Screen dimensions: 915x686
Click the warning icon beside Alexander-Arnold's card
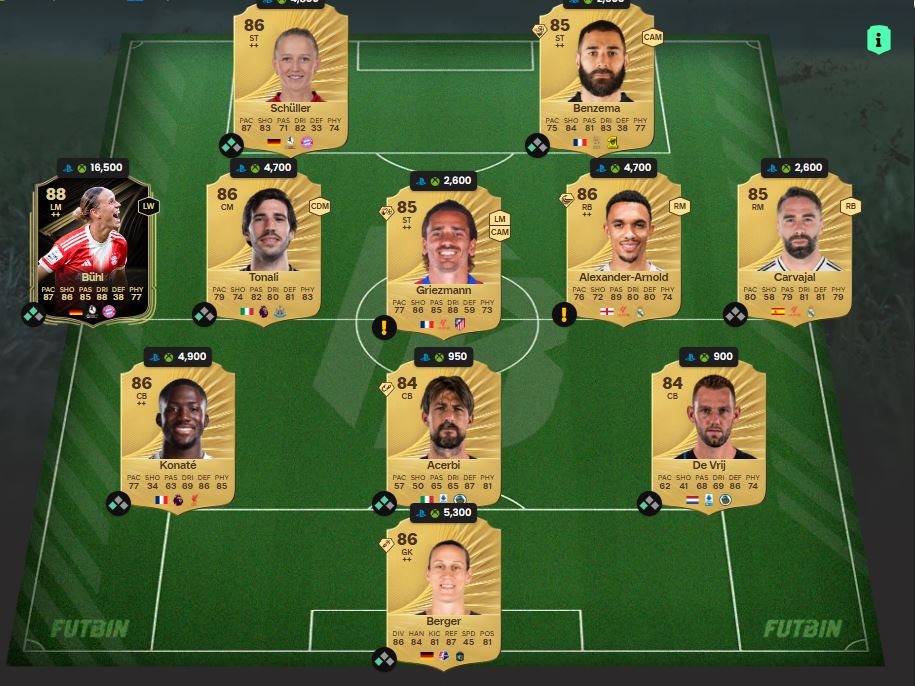click(x=564, y=316)
